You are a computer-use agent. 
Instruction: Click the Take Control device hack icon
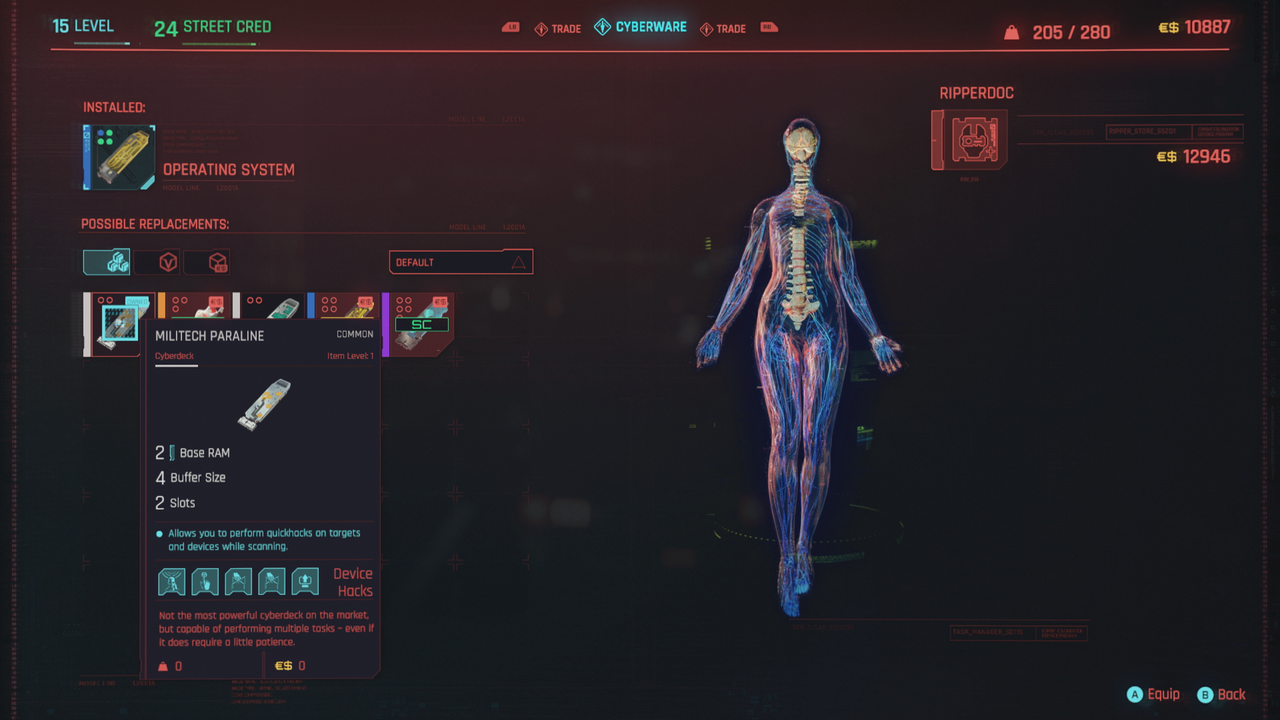coord(237,581)
